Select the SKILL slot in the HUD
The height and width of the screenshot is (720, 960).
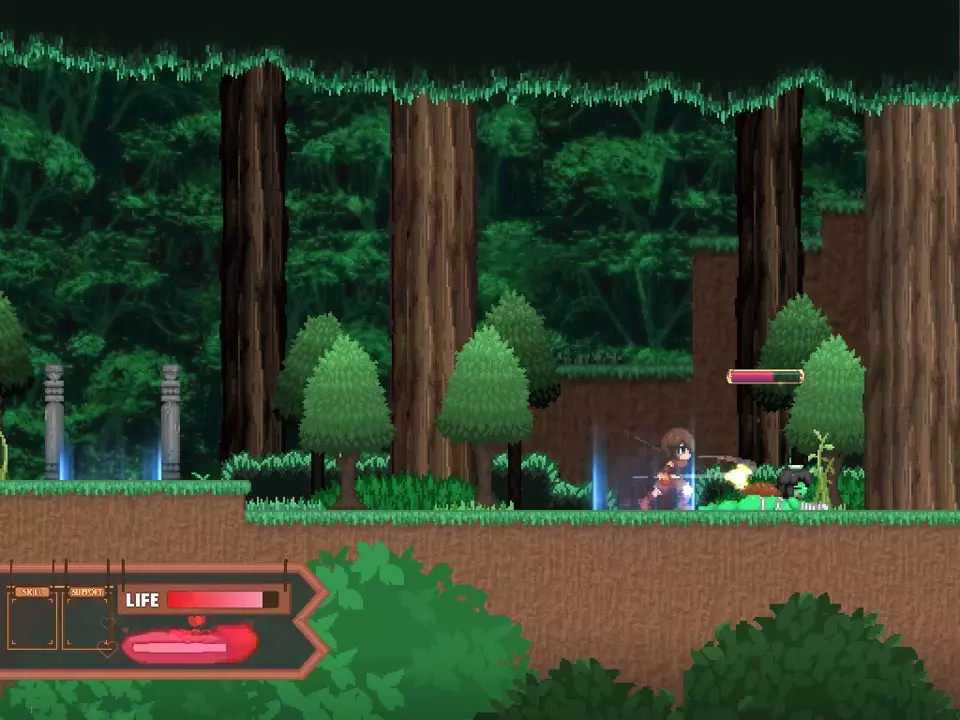(x=33, y=620)
